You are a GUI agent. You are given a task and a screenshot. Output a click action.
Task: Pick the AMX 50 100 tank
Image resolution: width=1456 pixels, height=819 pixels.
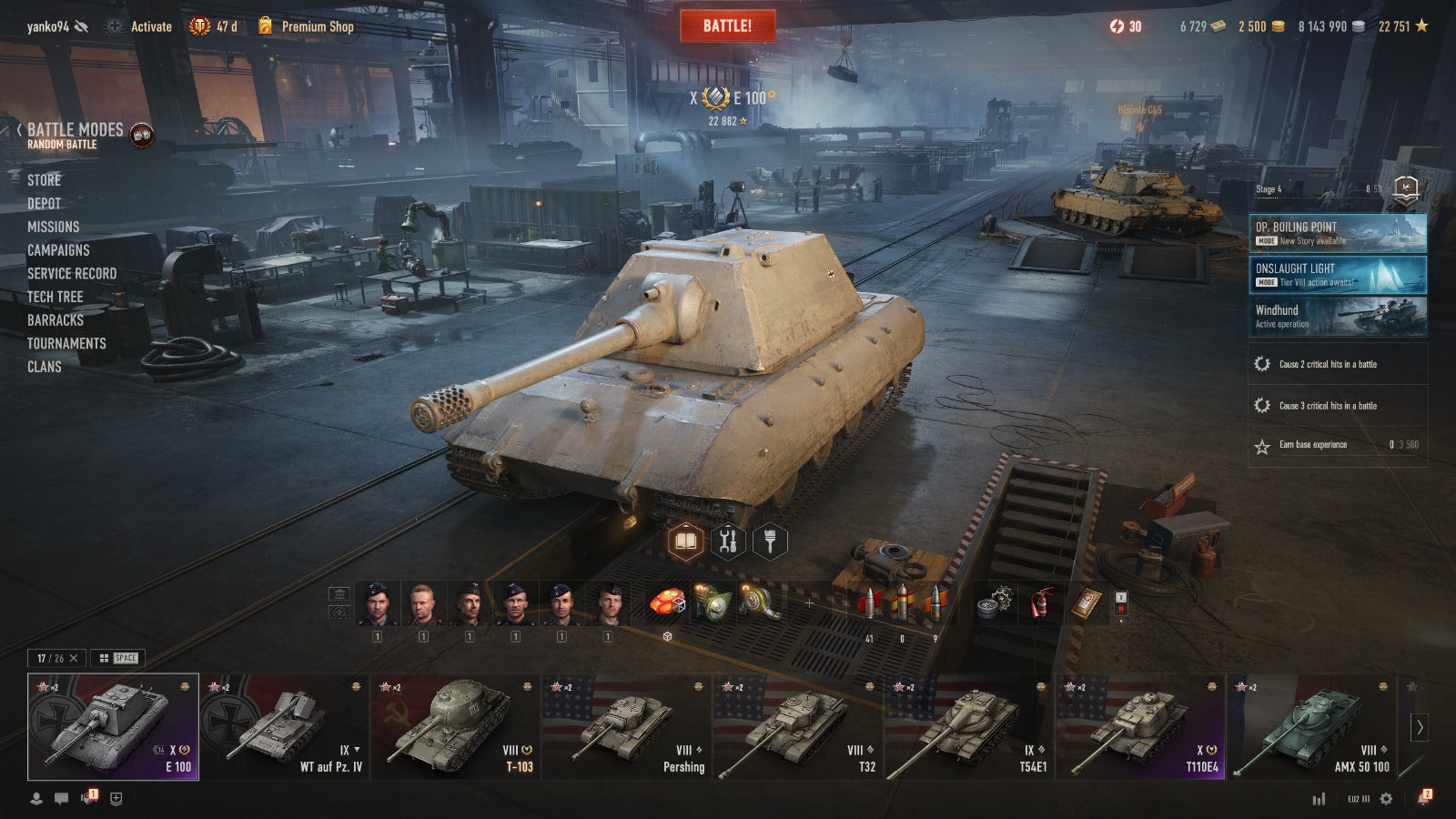click(1310, 726)
